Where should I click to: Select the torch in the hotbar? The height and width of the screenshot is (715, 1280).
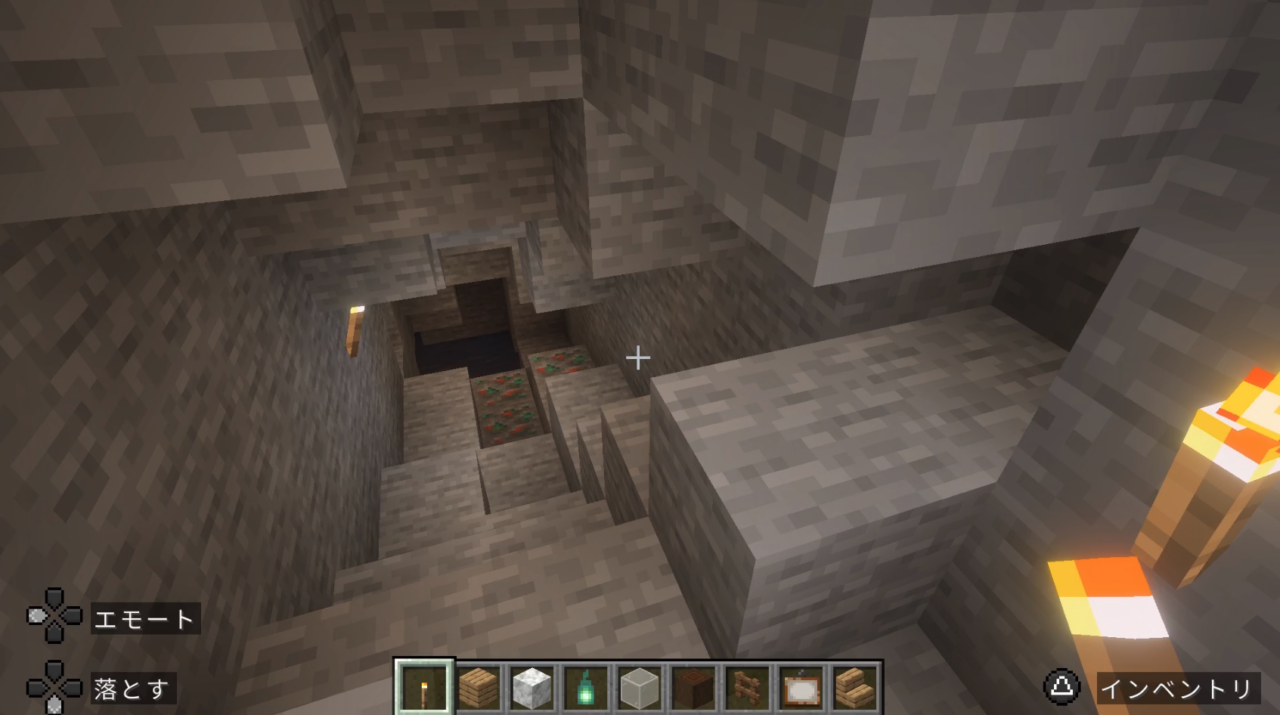coord(425,687)
